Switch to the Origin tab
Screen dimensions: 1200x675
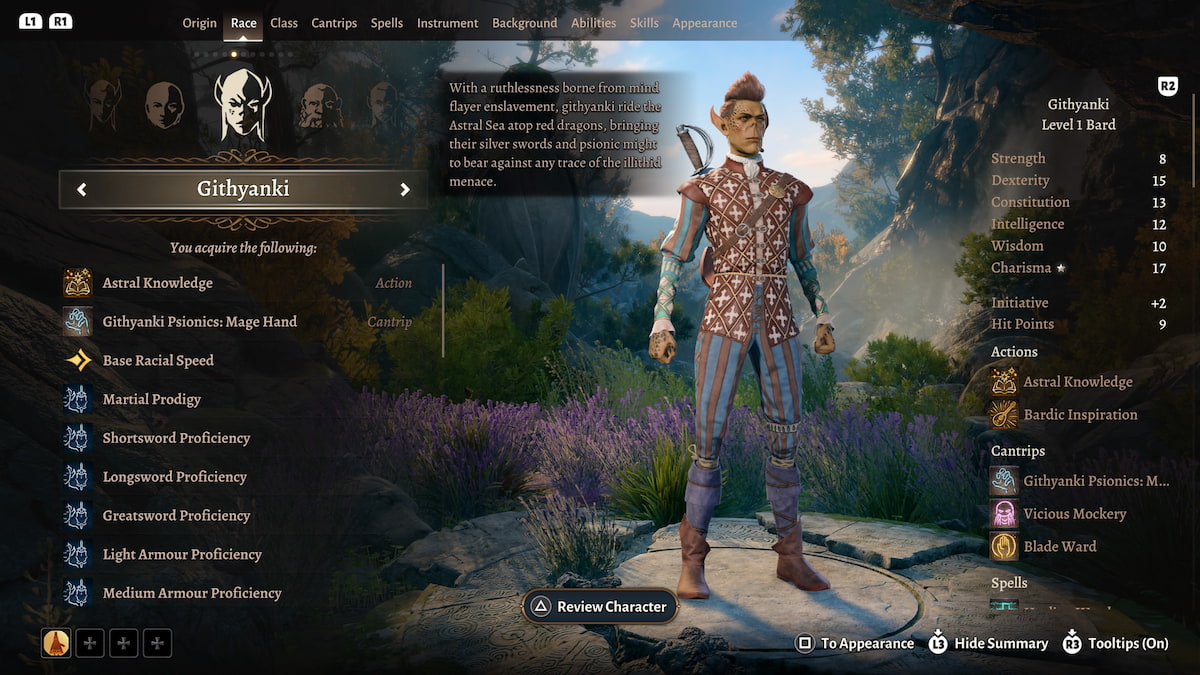pos(200,23)
